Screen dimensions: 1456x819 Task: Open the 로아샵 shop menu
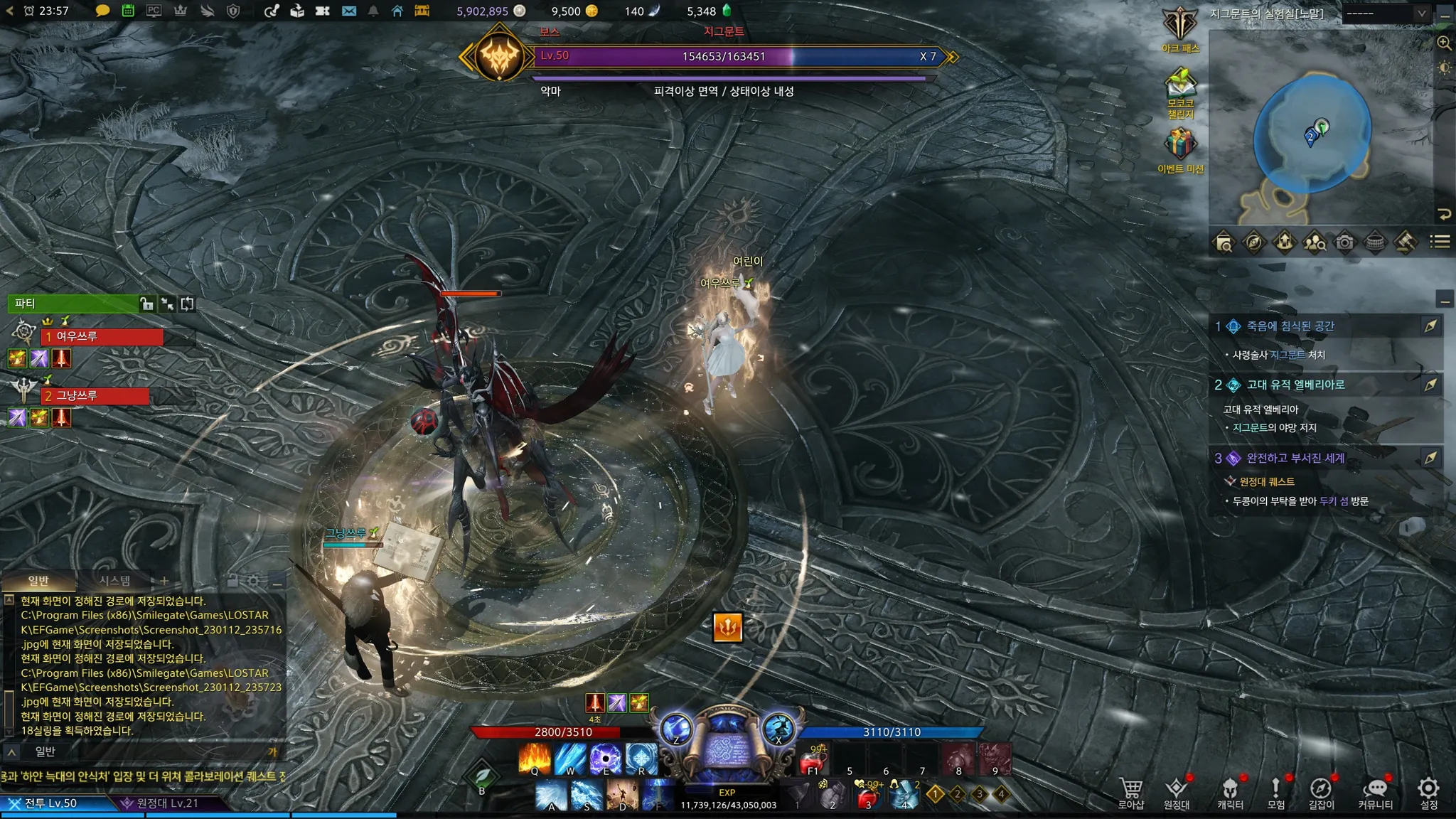(x=1130, y=792)
